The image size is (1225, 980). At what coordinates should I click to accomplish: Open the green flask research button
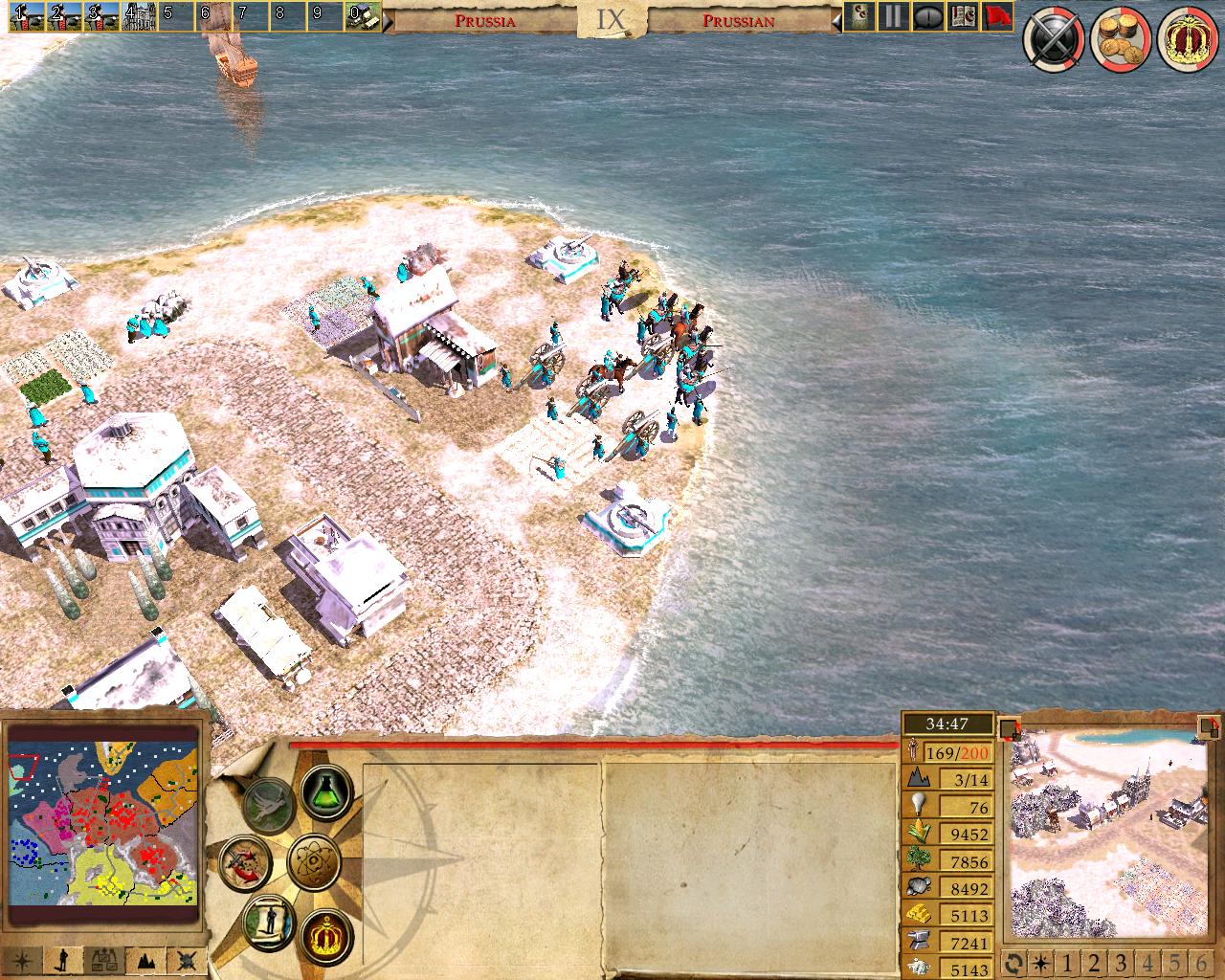326,790
